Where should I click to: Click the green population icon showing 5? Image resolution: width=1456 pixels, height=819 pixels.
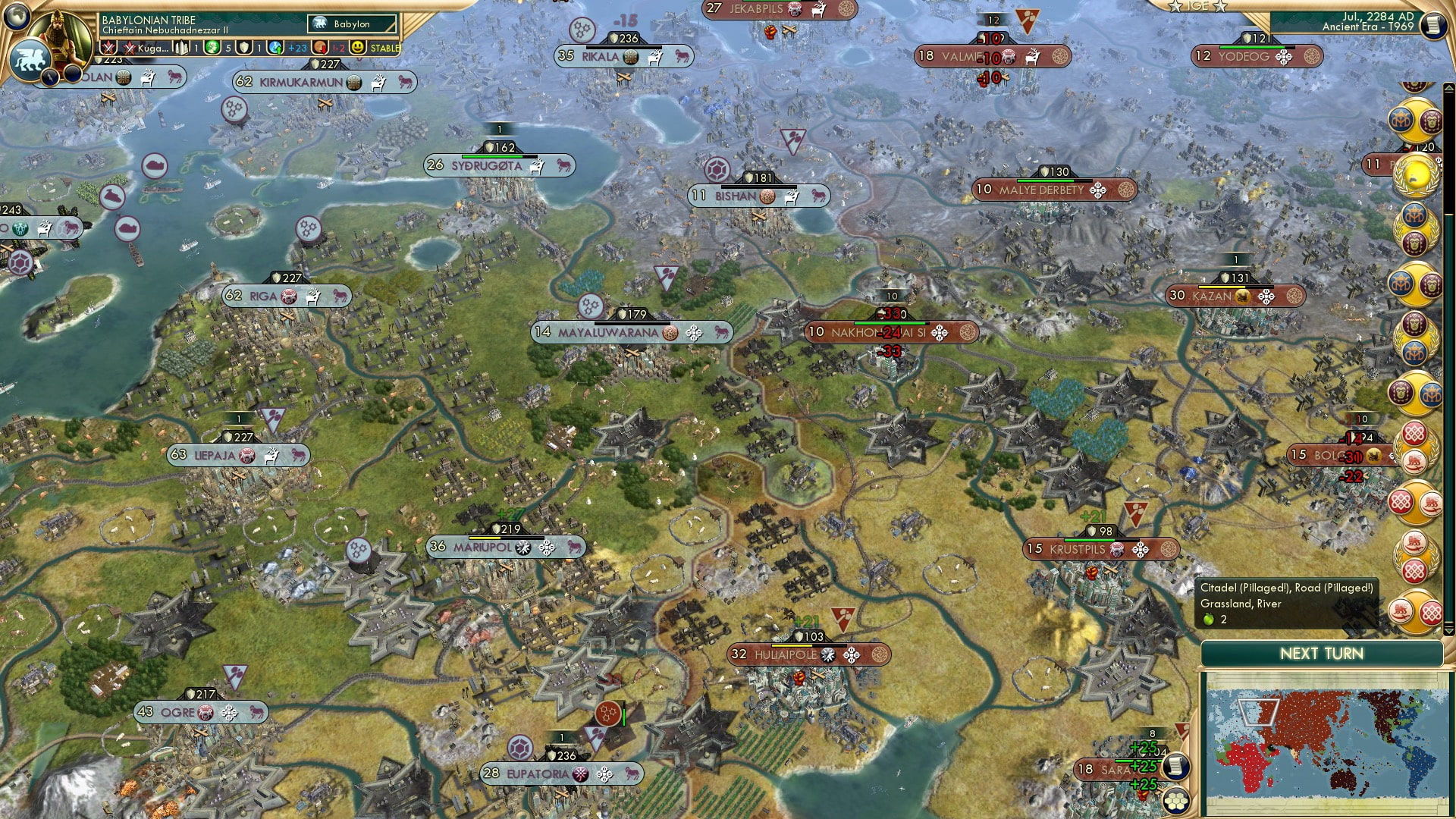point(213,47)
